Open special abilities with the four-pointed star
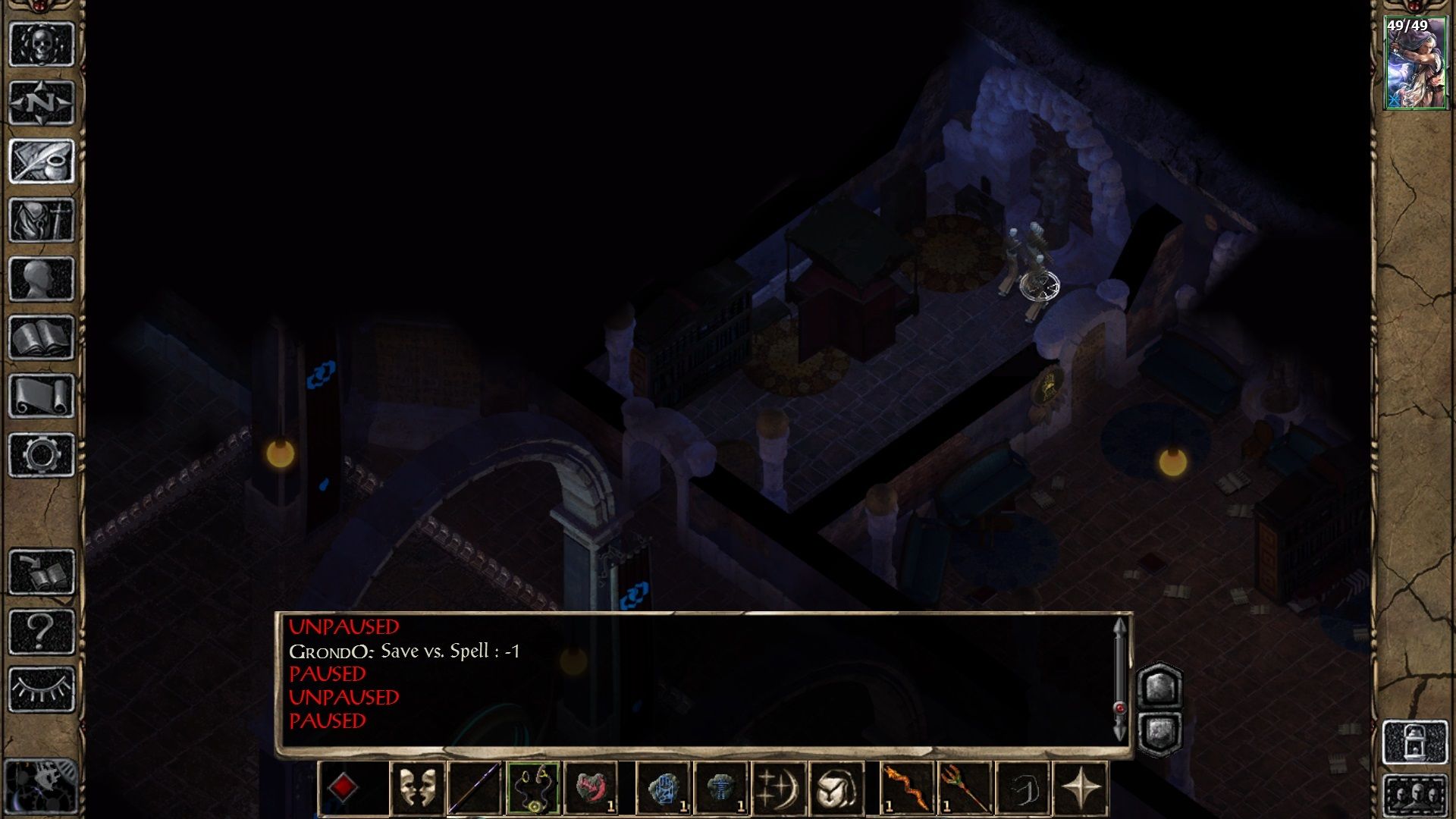 tap(1081, 788)
